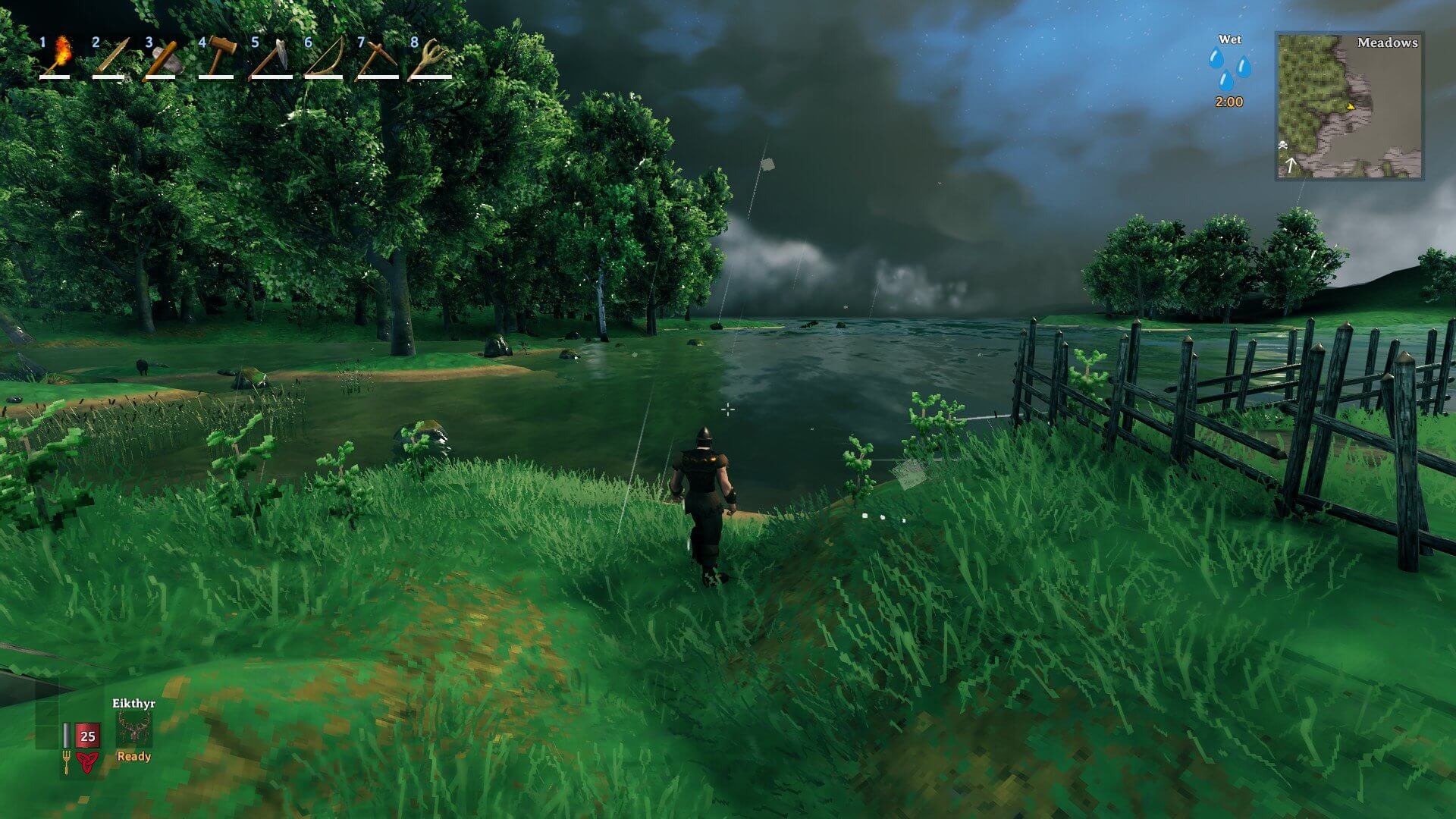Equip the bow from the hotbar
The height and width of the screenshot is (819, 1456).
pyautogui.click(x=323, y=57)
